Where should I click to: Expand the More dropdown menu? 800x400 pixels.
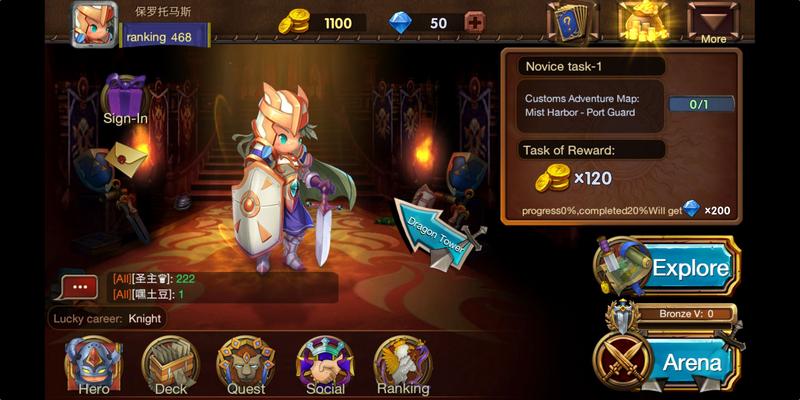click(713, 22)
